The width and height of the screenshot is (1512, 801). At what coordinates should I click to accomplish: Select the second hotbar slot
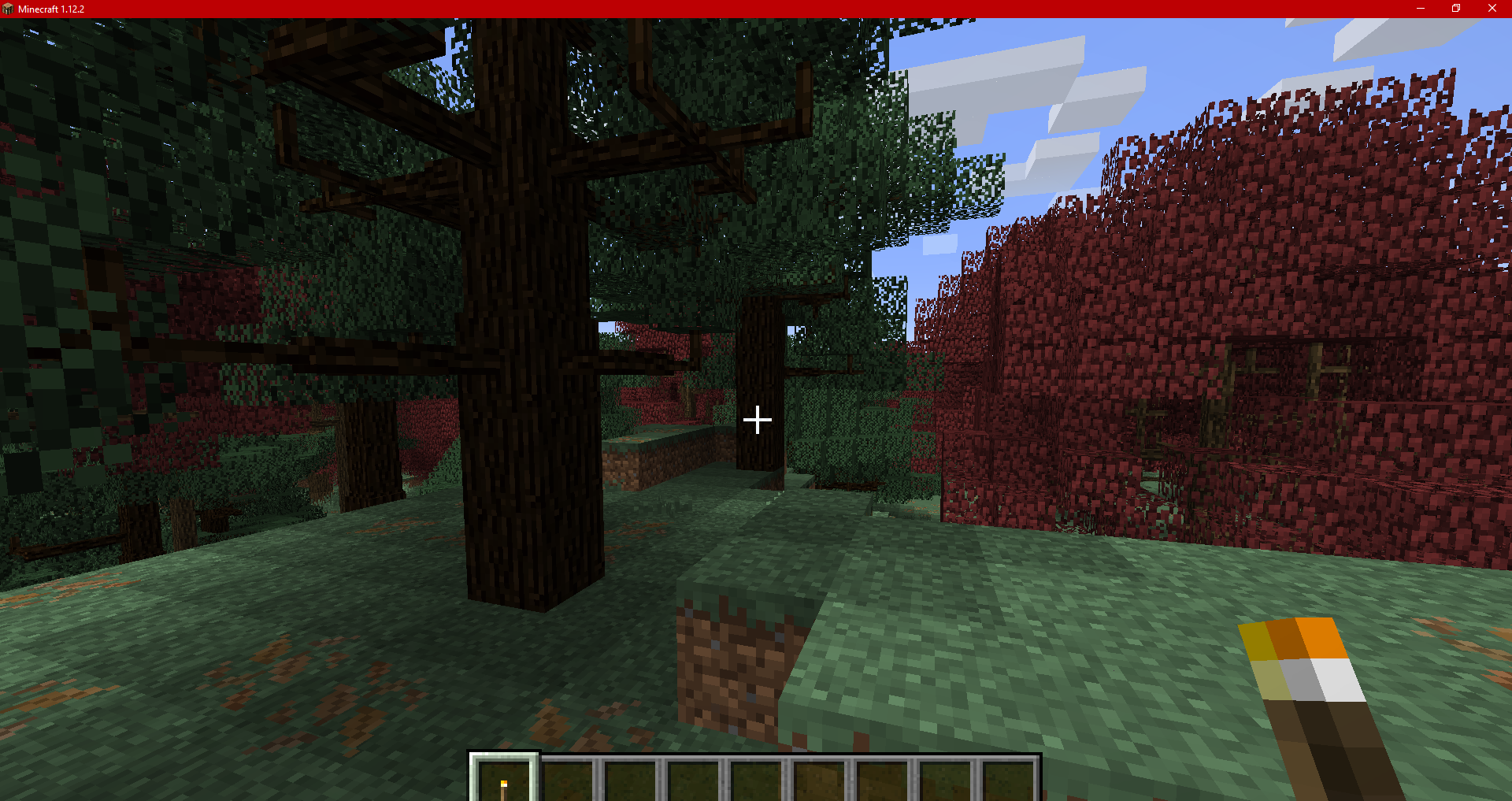(x=568, y=780)
